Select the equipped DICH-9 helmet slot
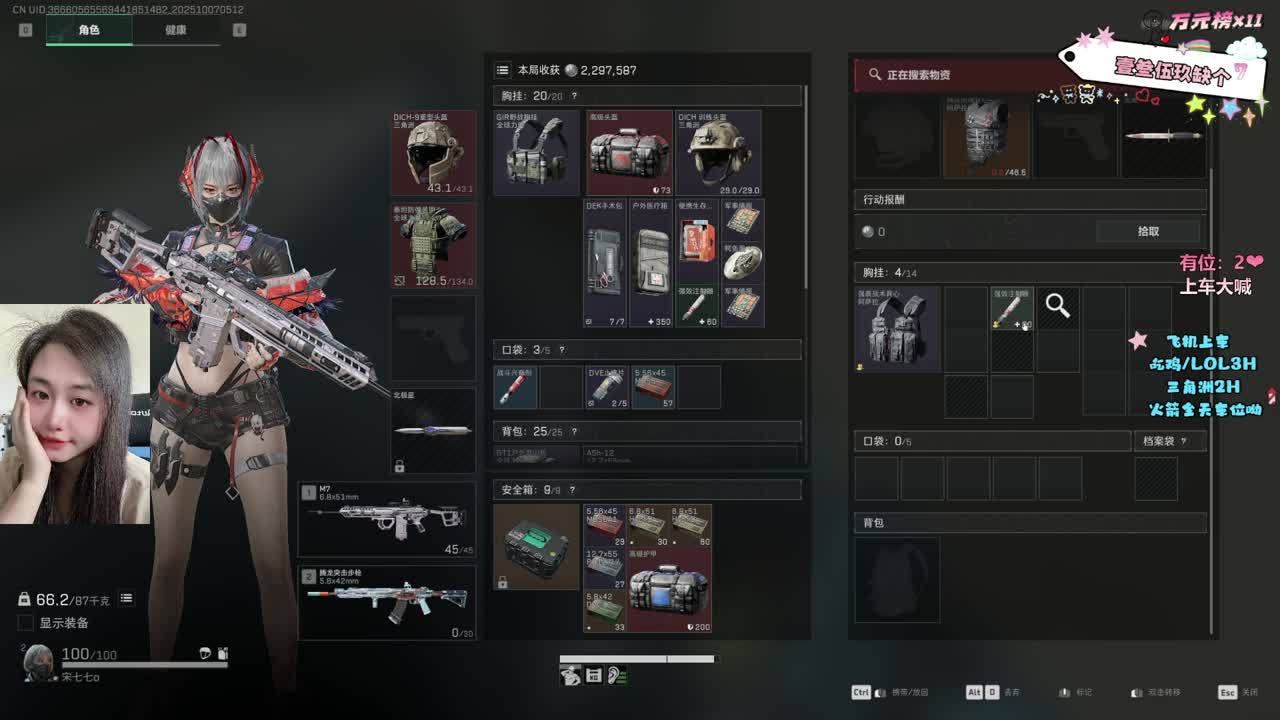 pos(433,152)
